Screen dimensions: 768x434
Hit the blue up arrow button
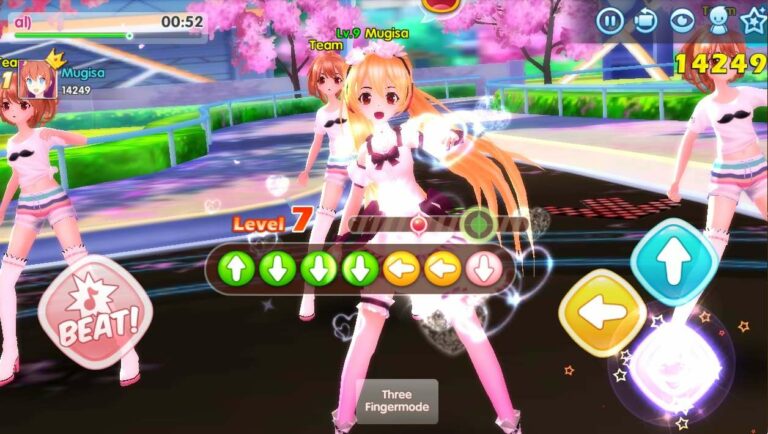(x=674, y=262)
